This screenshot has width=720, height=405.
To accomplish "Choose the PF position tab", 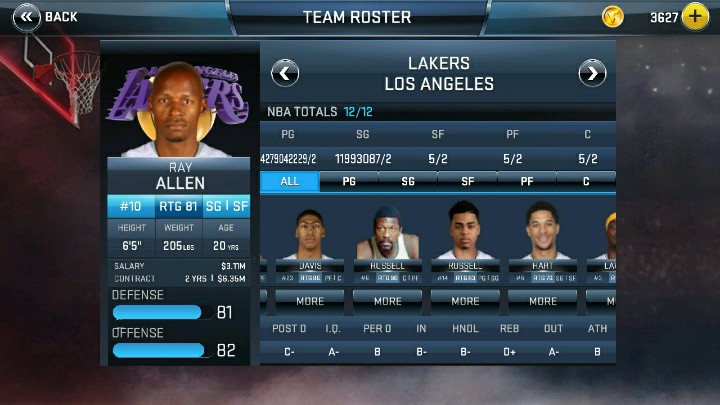I will (526, 181).
